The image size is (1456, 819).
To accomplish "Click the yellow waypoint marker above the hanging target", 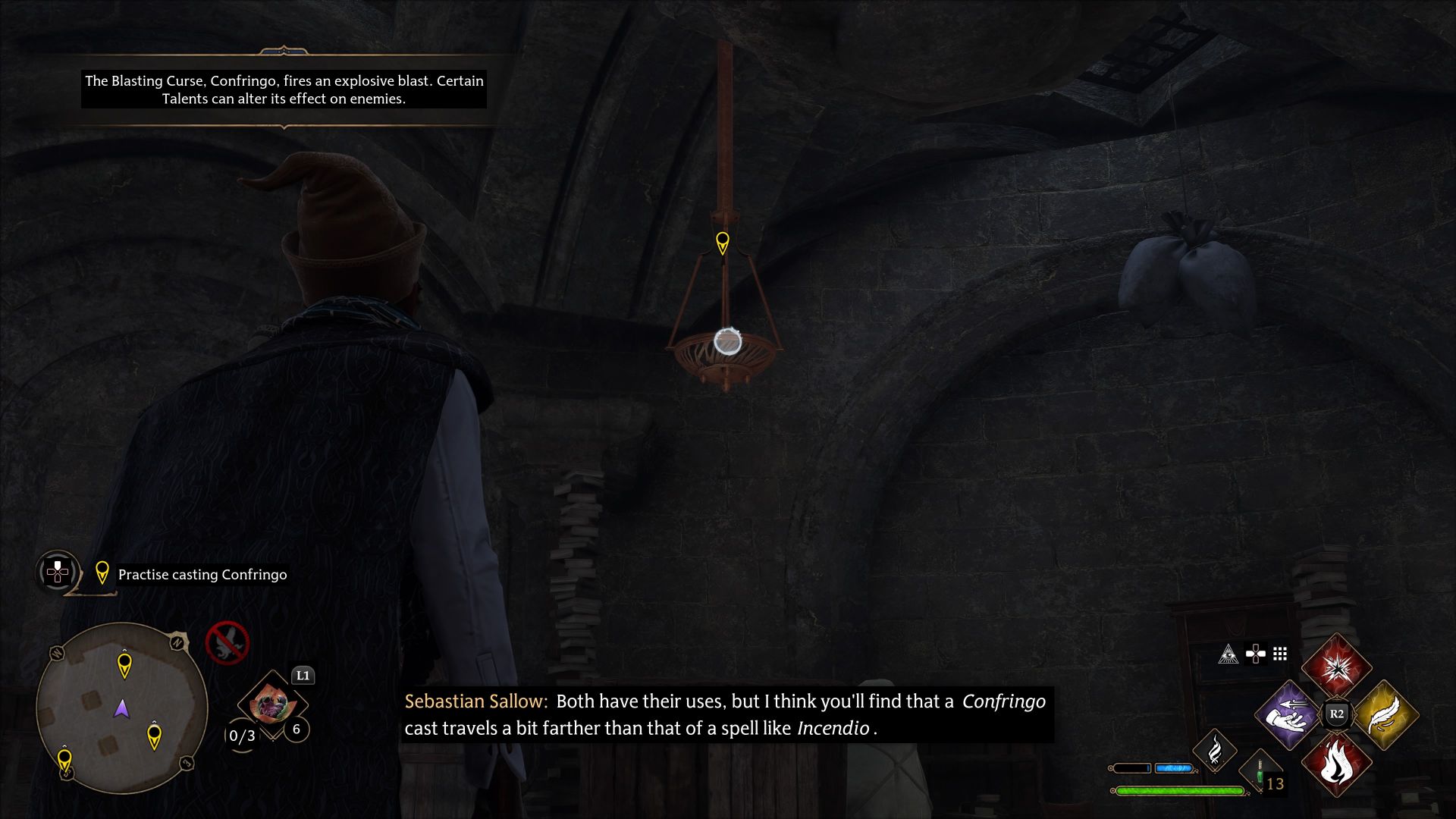I will pyautogui.click(x=722, y=241).
